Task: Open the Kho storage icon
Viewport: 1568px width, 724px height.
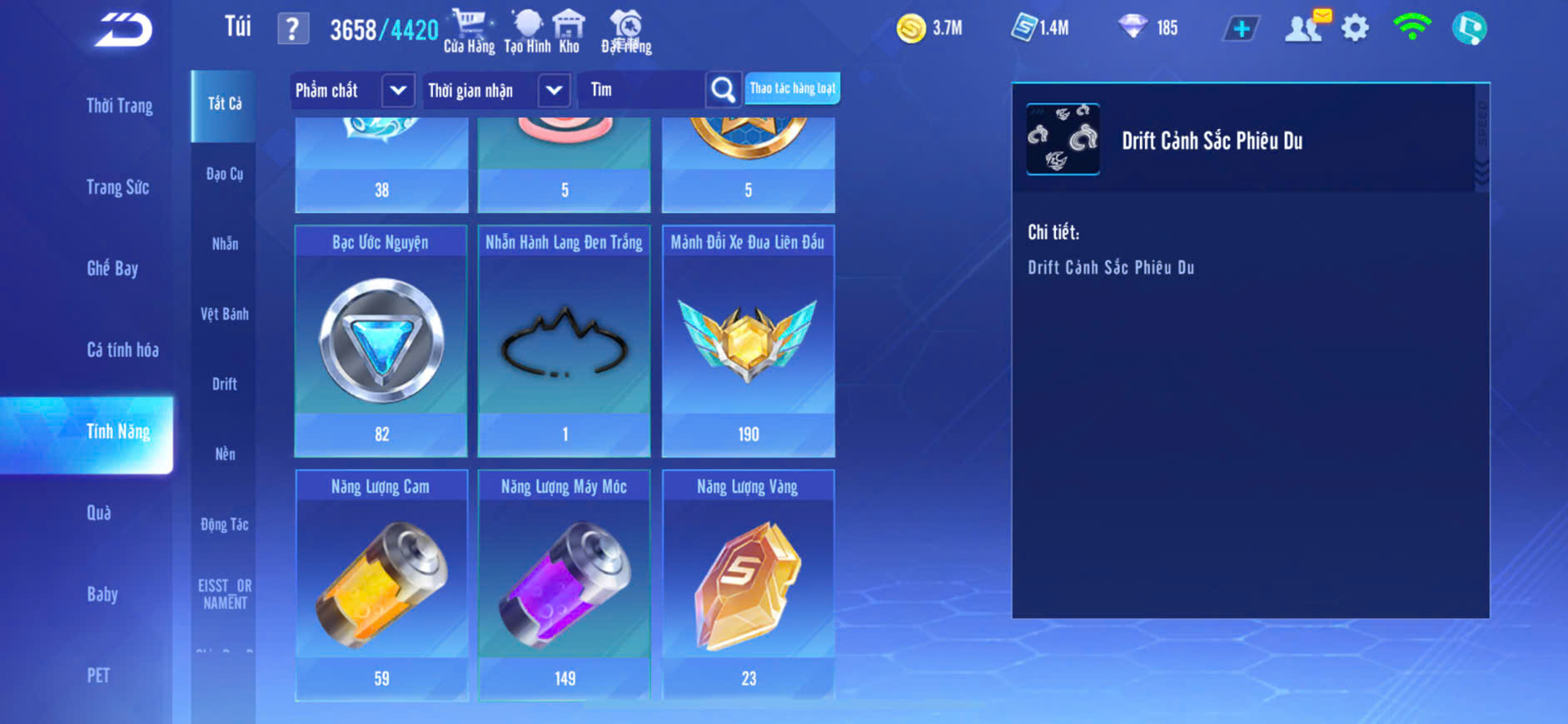Action: point(569,32)
